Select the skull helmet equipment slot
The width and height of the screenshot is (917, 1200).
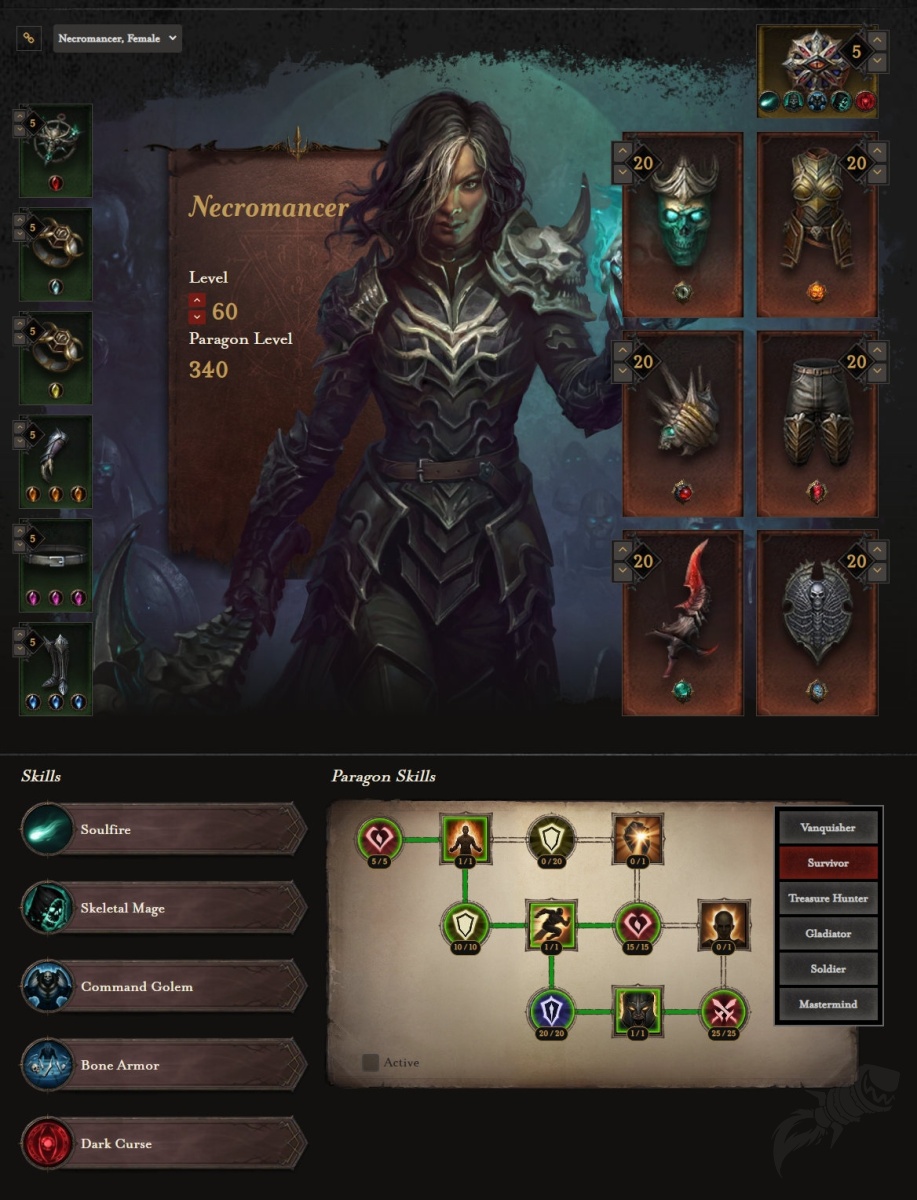click(x=682, y=225)
